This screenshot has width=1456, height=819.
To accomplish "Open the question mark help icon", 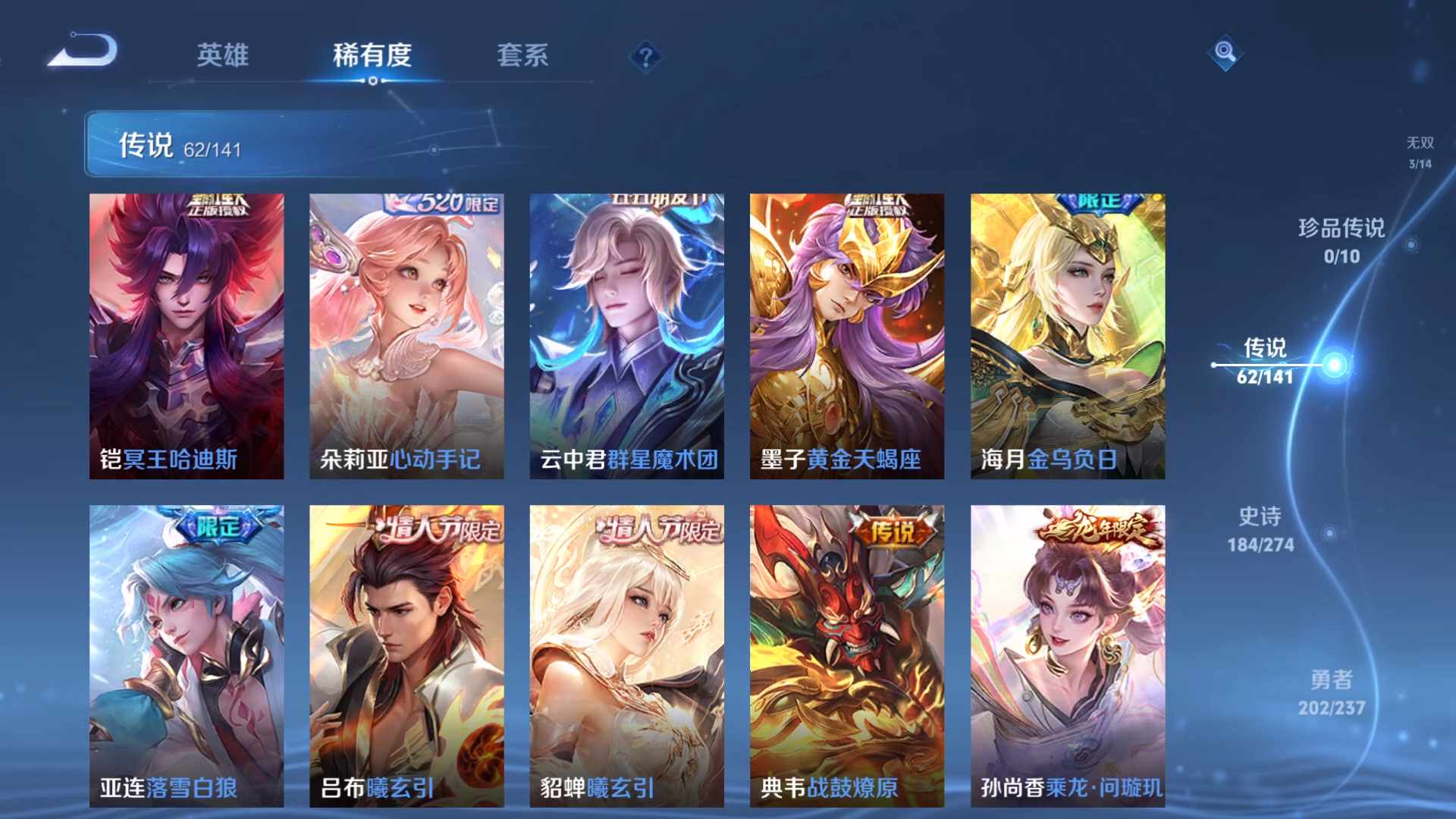I will pos(645,57).
